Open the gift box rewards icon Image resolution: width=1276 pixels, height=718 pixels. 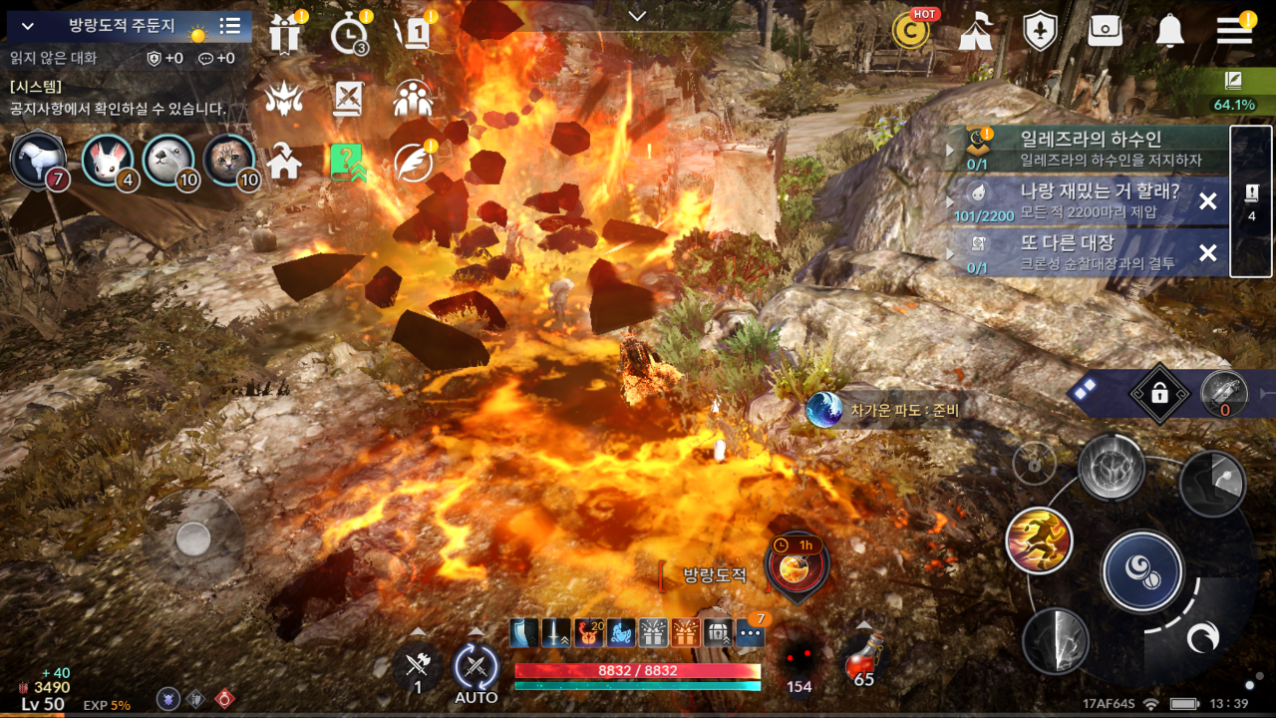point(285,34)
